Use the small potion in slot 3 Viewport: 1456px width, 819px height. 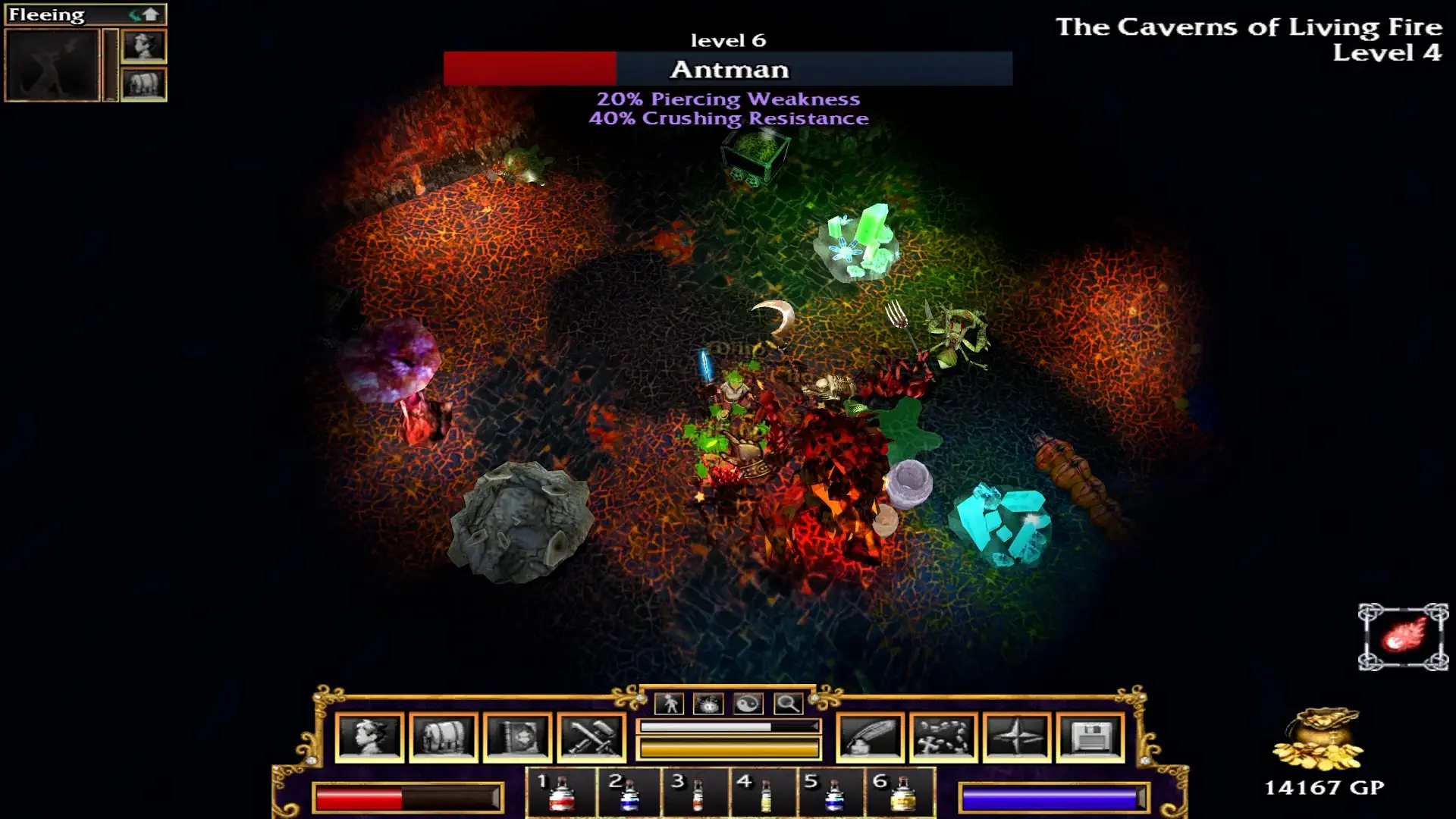[x=696, y=793]
